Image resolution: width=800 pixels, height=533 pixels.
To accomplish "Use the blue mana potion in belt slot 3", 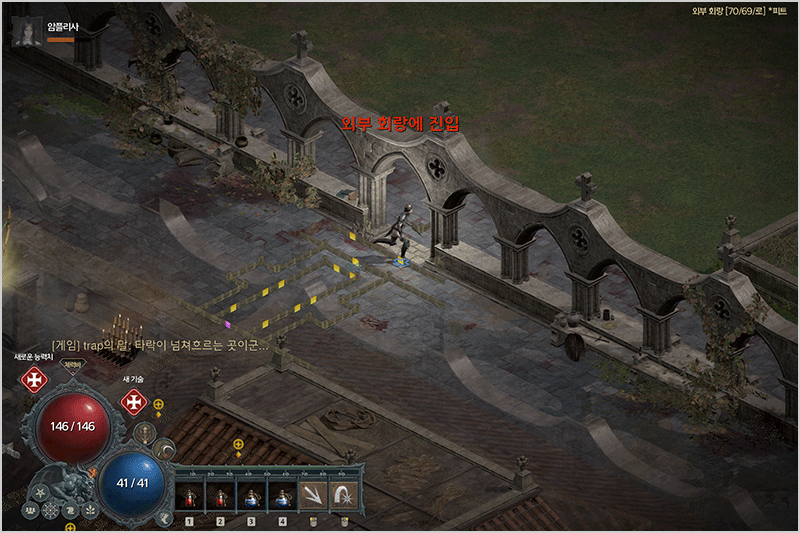I will pyautogui.click(x=251, y=495).
